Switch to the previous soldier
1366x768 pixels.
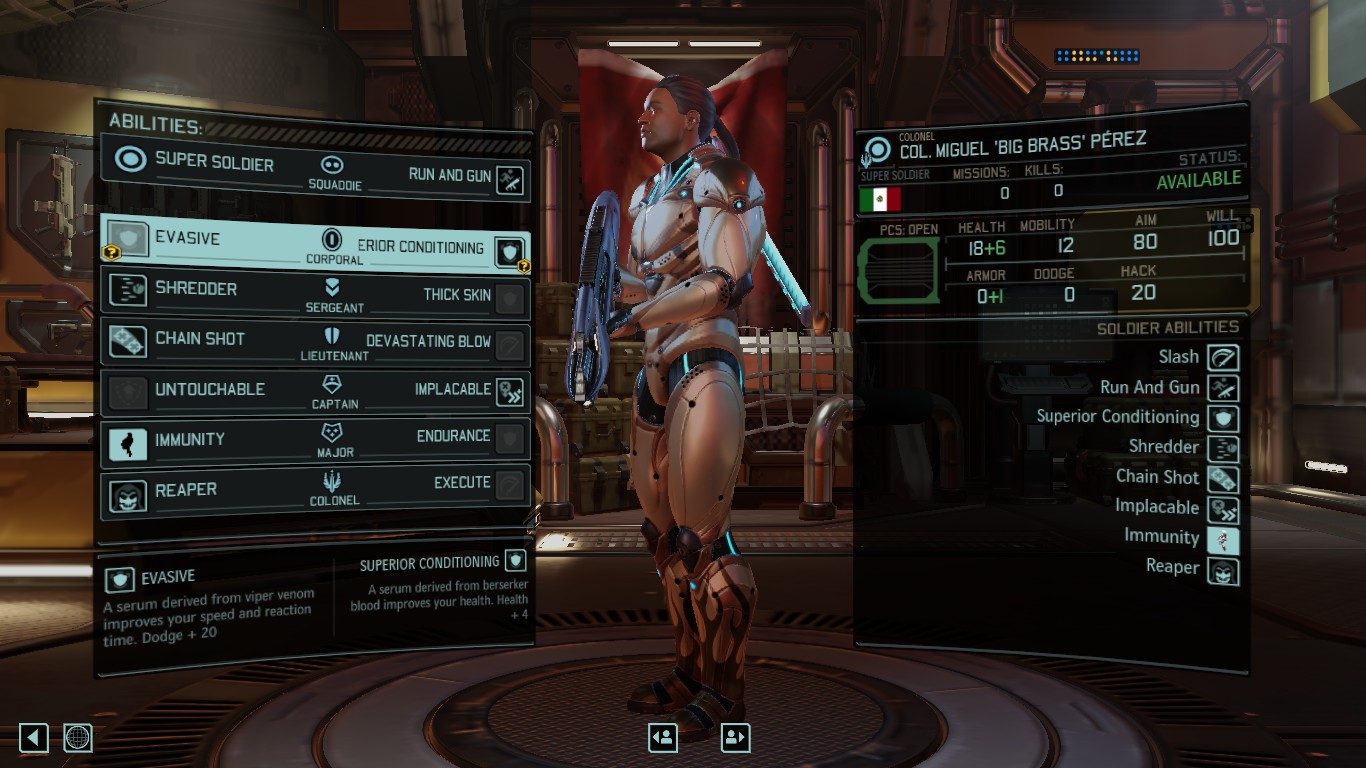pos(662,738)
